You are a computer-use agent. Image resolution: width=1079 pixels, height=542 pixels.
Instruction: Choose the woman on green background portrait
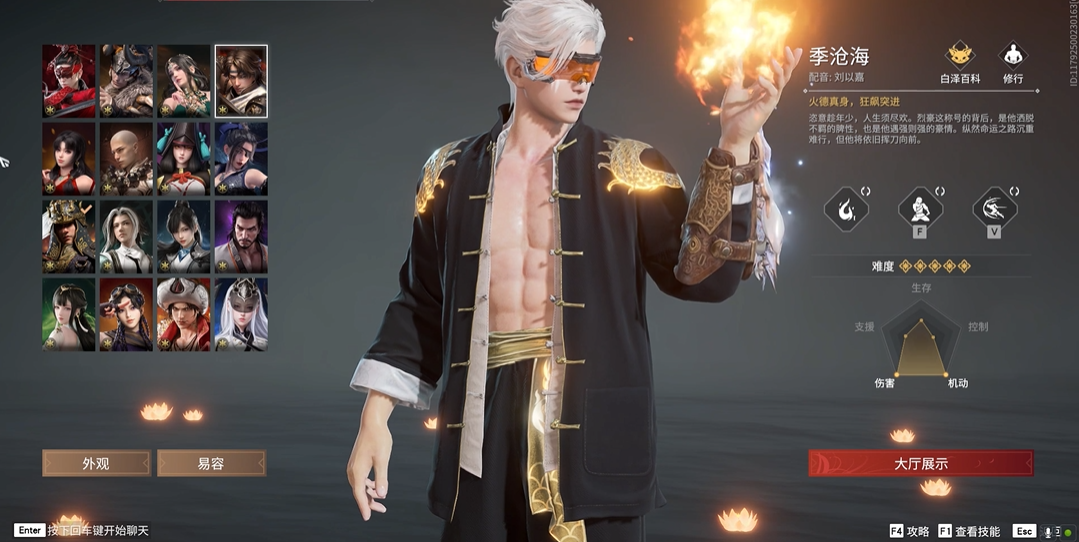tap(69, 314)
